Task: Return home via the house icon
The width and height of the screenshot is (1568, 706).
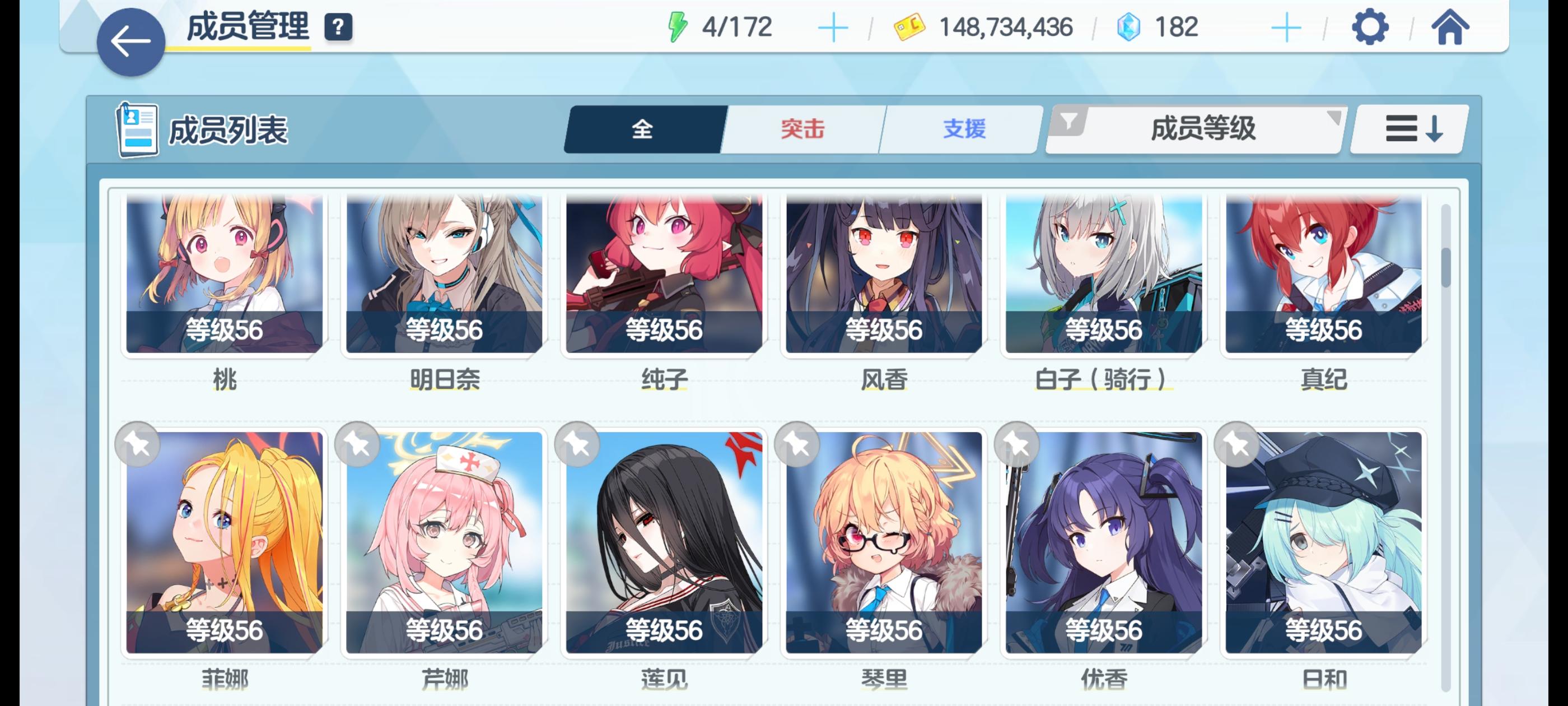Action: coord(1452,26)
